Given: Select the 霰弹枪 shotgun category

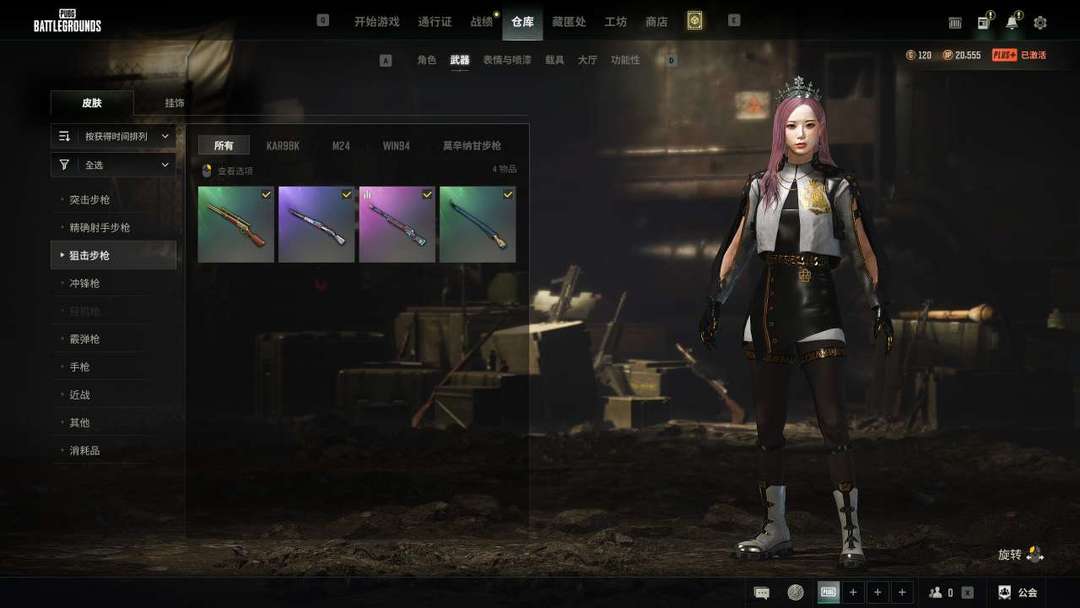Looking at the screenshot, I should (85, 339).
